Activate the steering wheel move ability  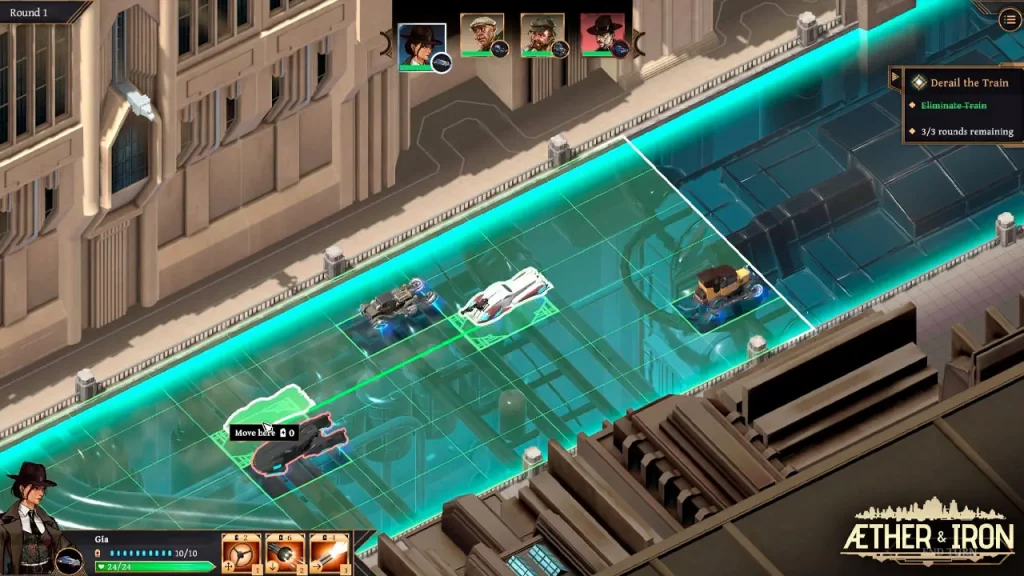[x=241, y=551]
